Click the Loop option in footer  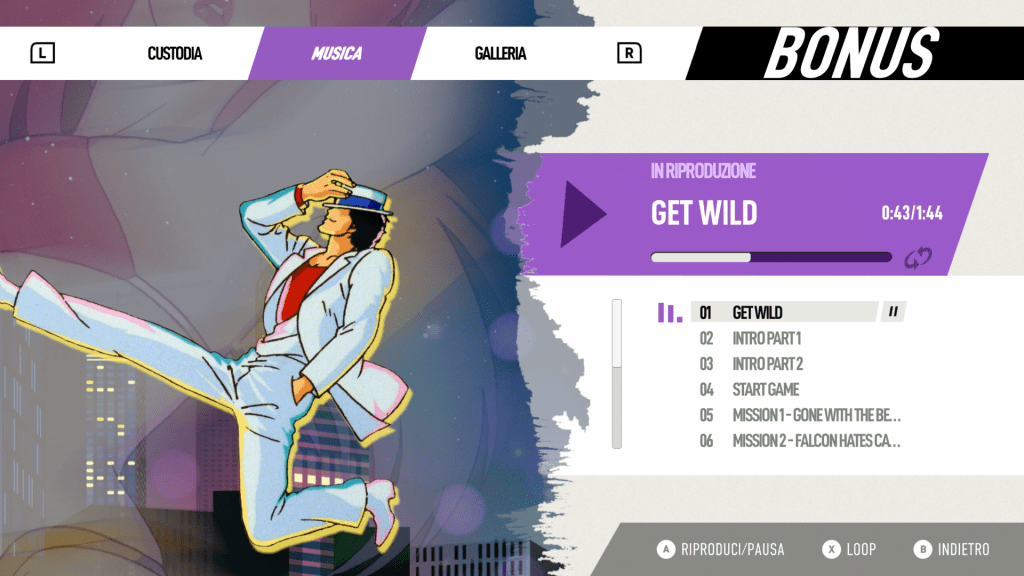pyautogui.click(x=849, y=549)
